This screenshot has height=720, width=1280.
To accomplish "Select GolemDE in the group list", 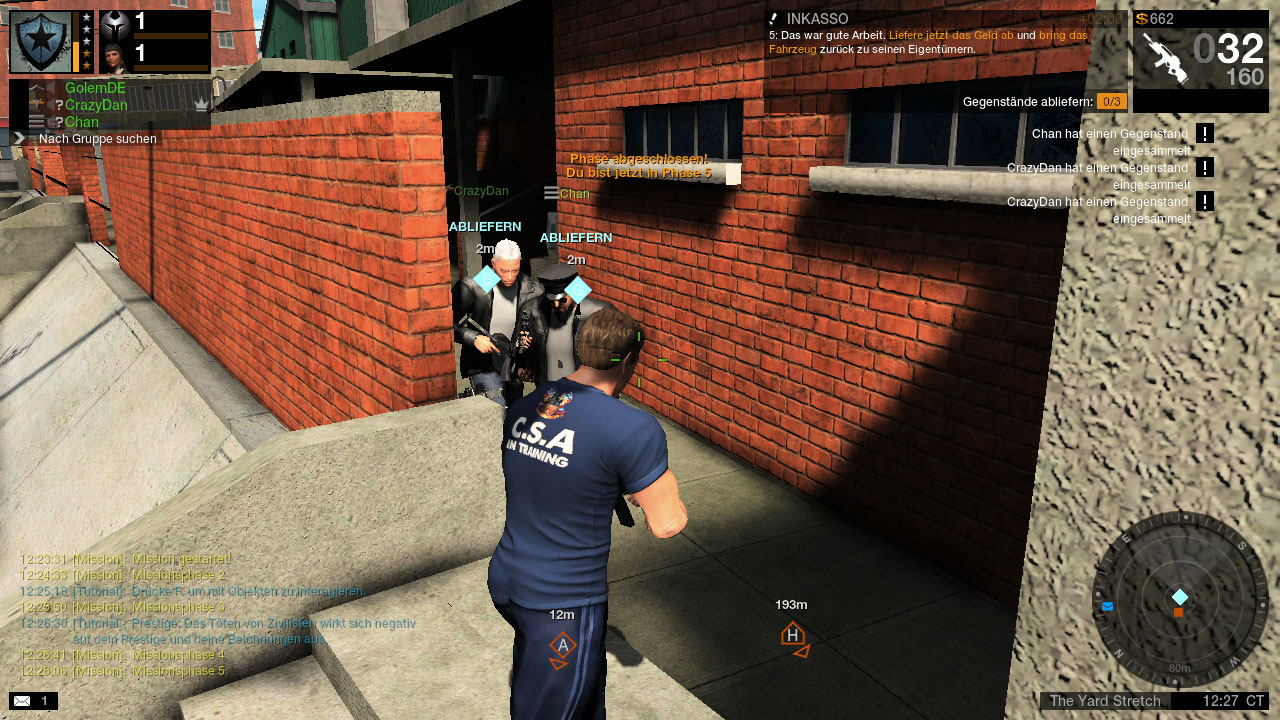I will point(95,88).
